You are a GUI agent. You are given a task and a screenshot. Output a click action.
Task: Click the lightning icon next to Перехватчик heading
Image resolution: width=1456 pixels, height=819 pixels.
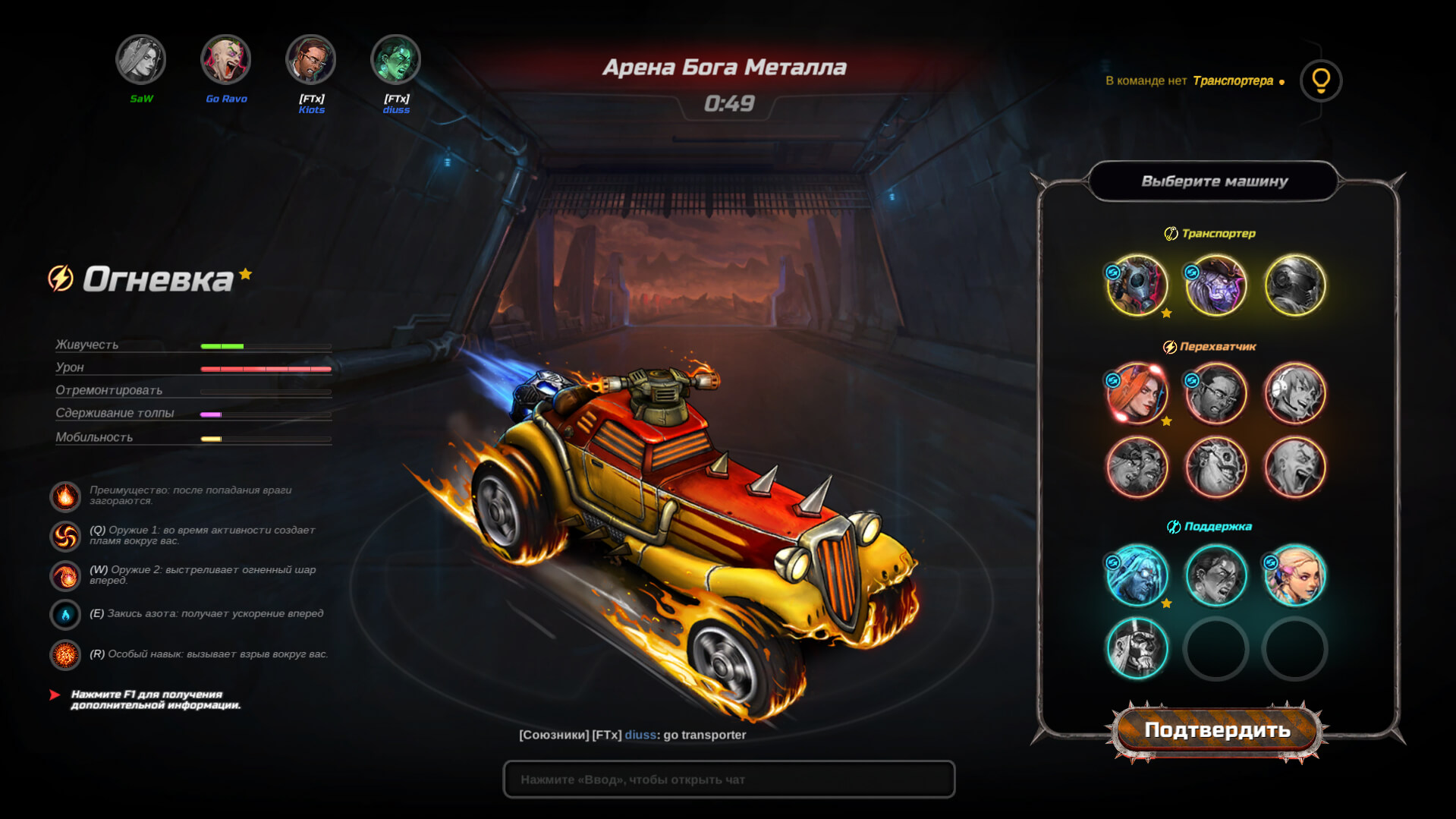tap(1172, 345)
